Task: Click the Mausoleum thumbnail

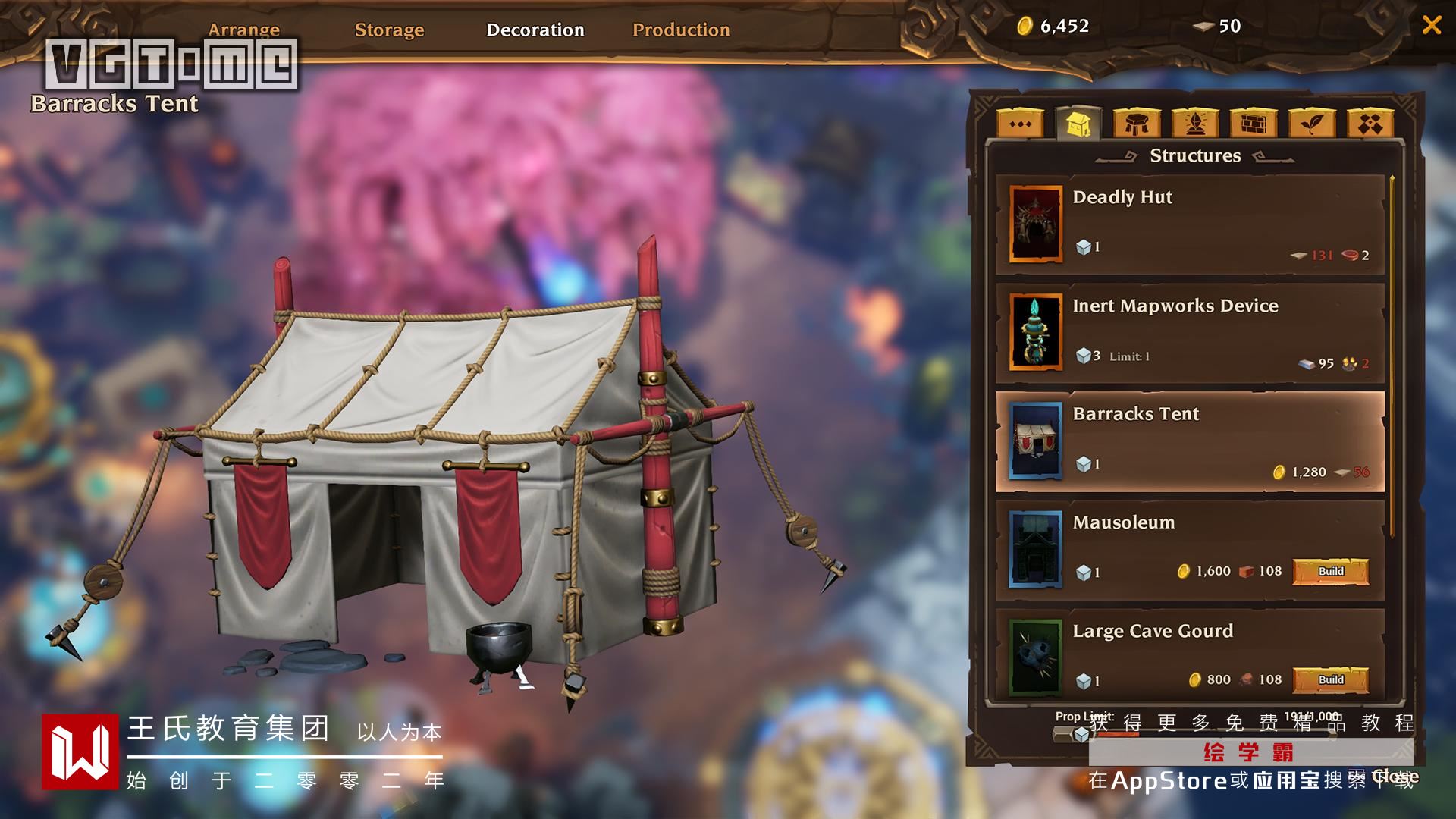Action: pyautogui.click(x=1035, y=550)
